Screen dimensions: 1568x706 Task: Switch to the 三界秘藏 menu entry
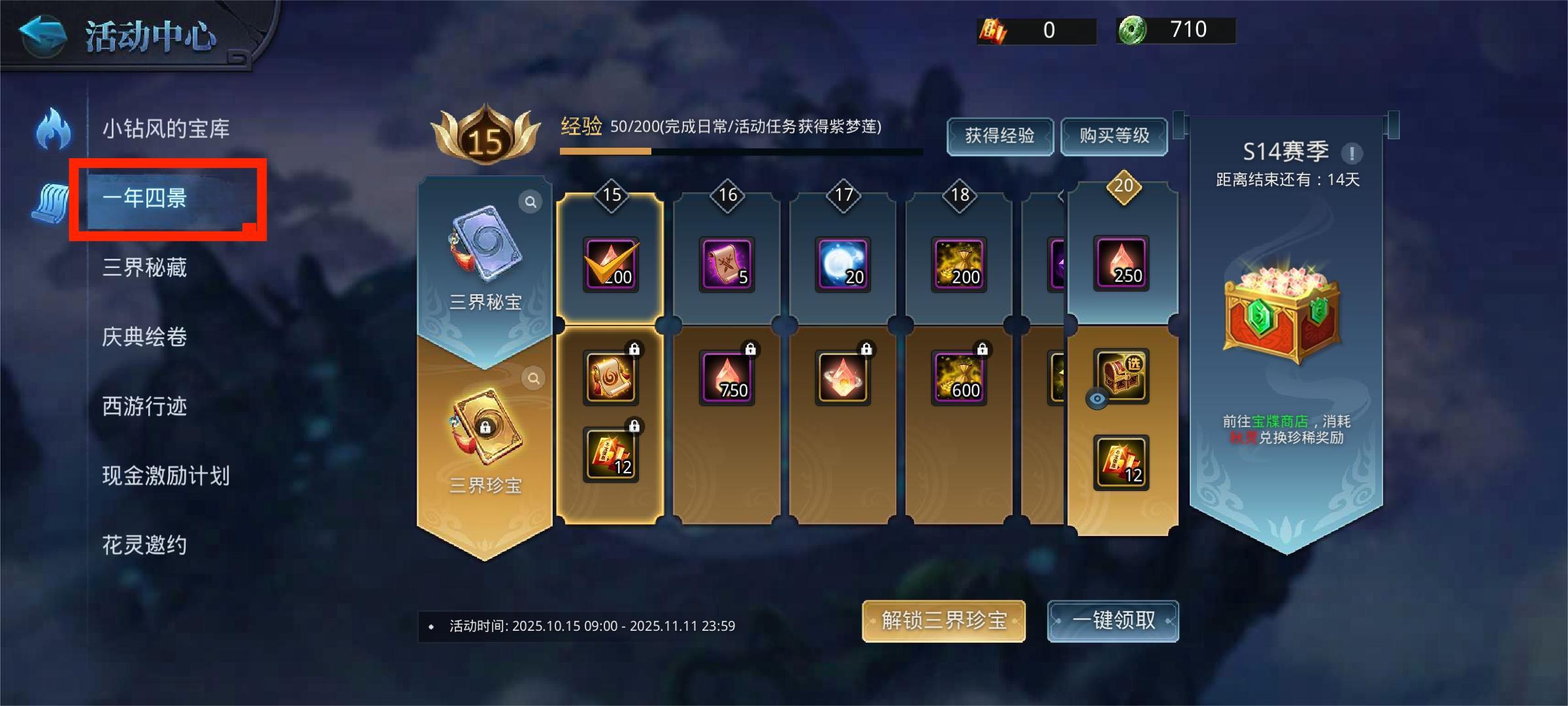145,268
